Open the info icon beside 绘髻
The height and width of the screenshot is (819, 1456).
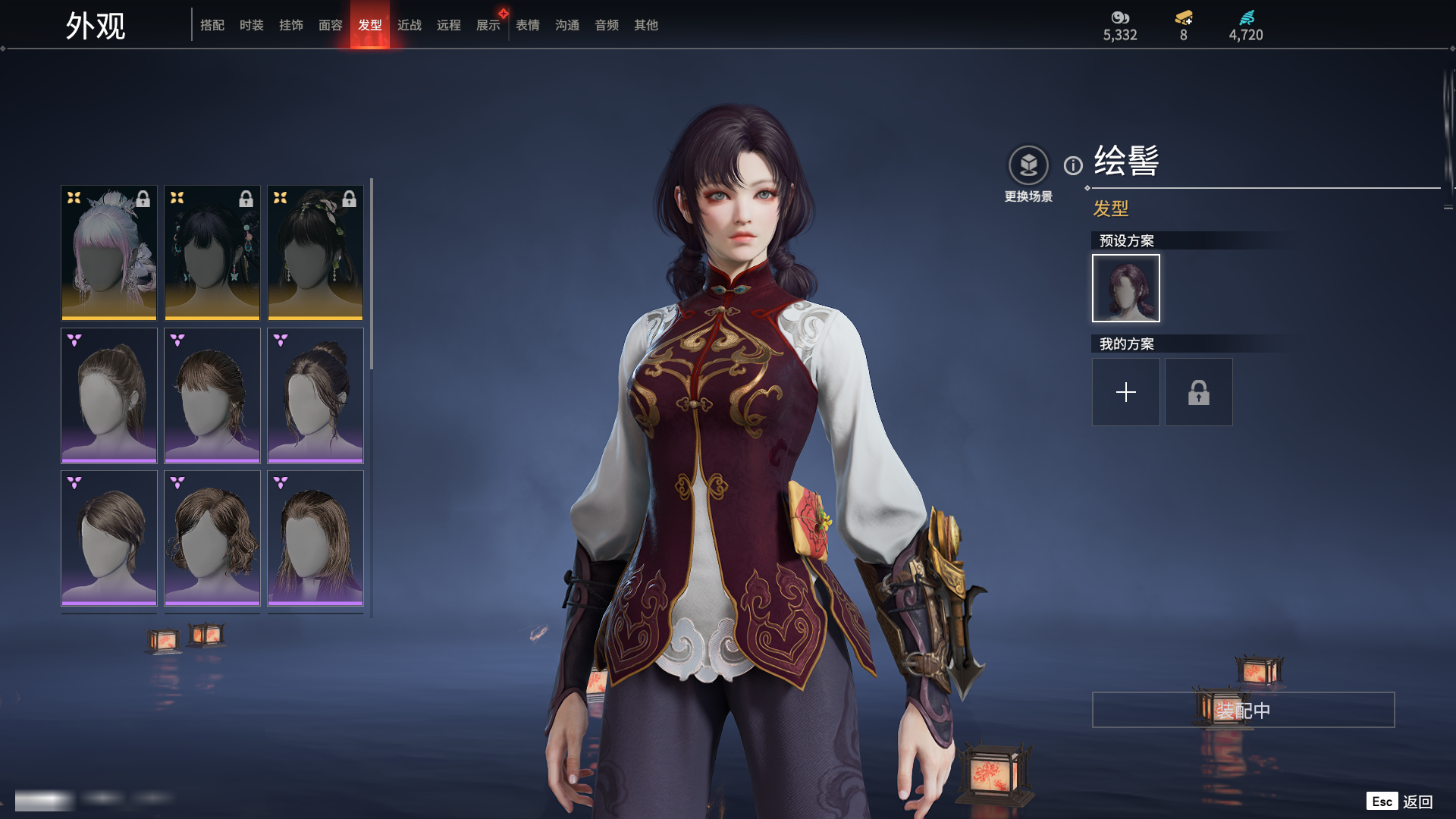pyautogui.click(x=1073, y=165)
